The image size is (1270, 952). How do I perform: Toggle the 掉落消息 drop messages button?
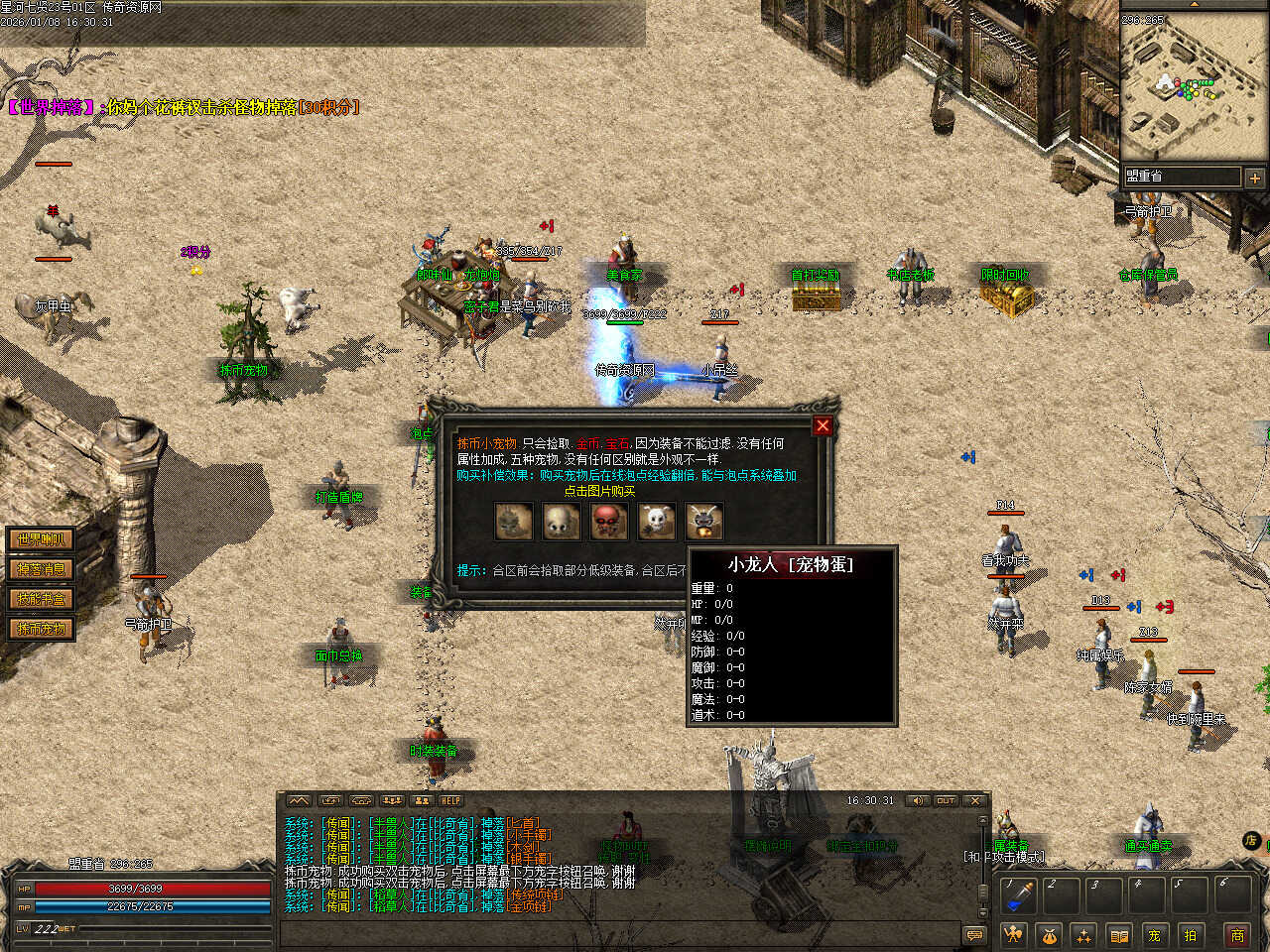(41, 569)
